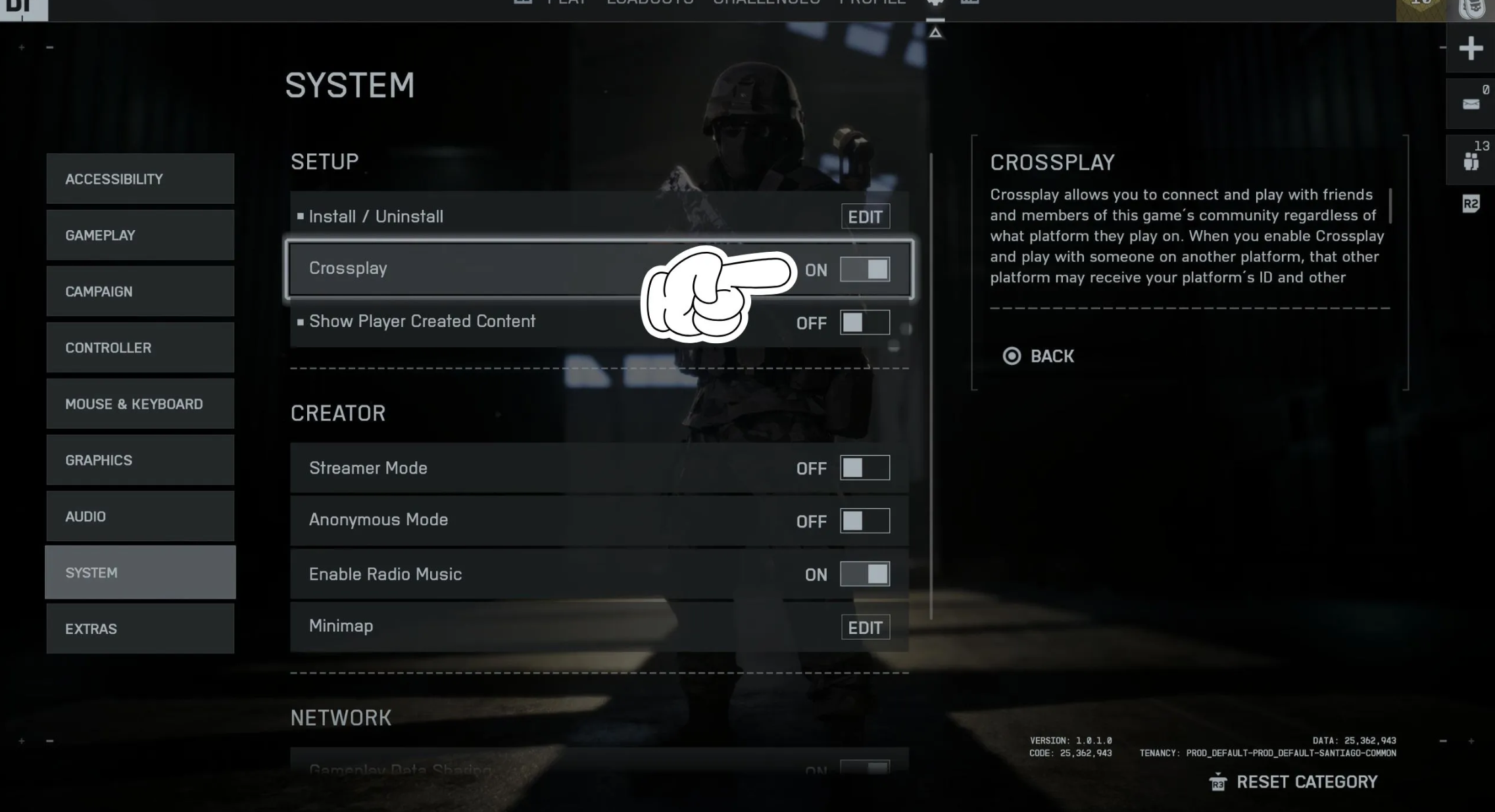Open the Controller settings category
1495x812 pixels.
(x=140, y=348)
